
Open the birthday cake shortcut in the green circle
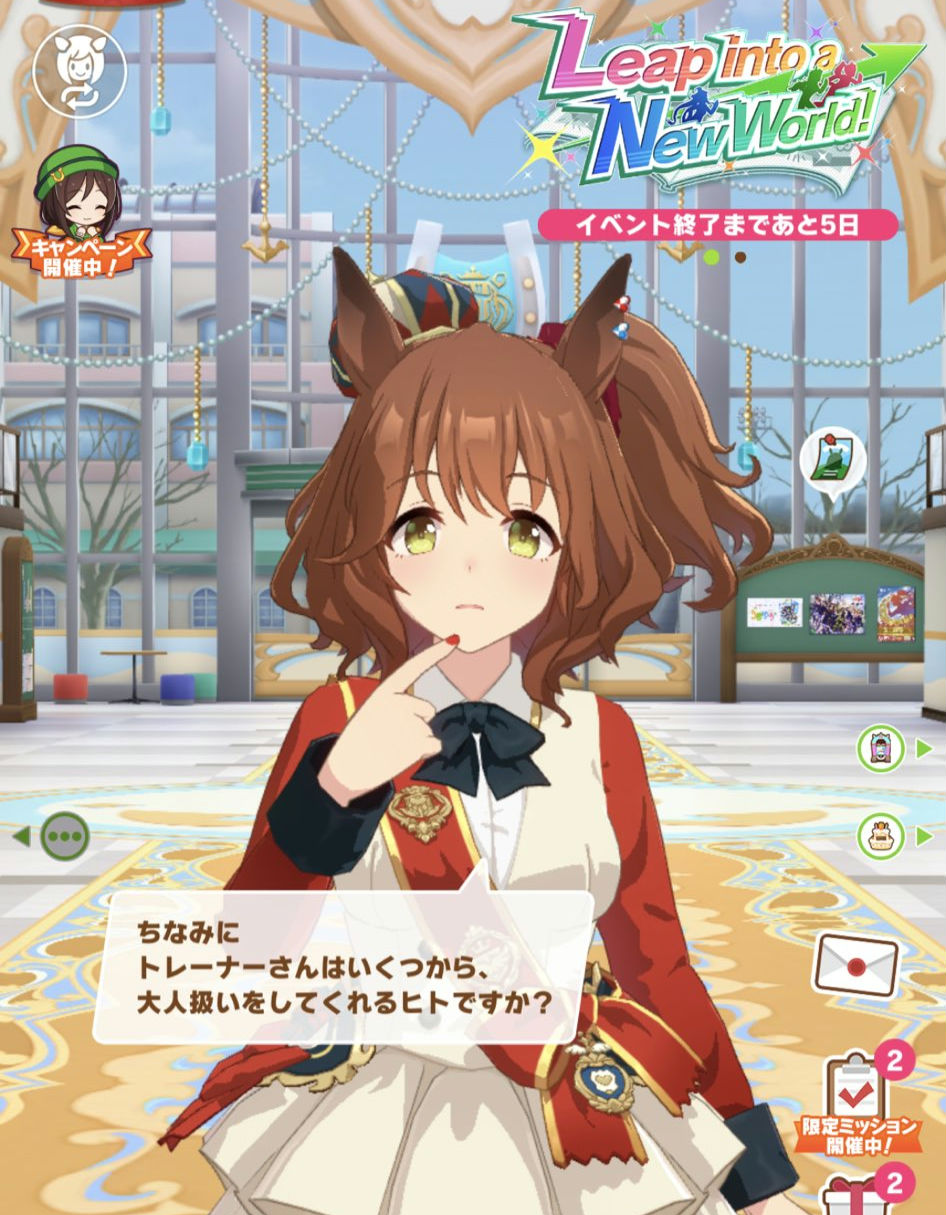pos(880,836)
